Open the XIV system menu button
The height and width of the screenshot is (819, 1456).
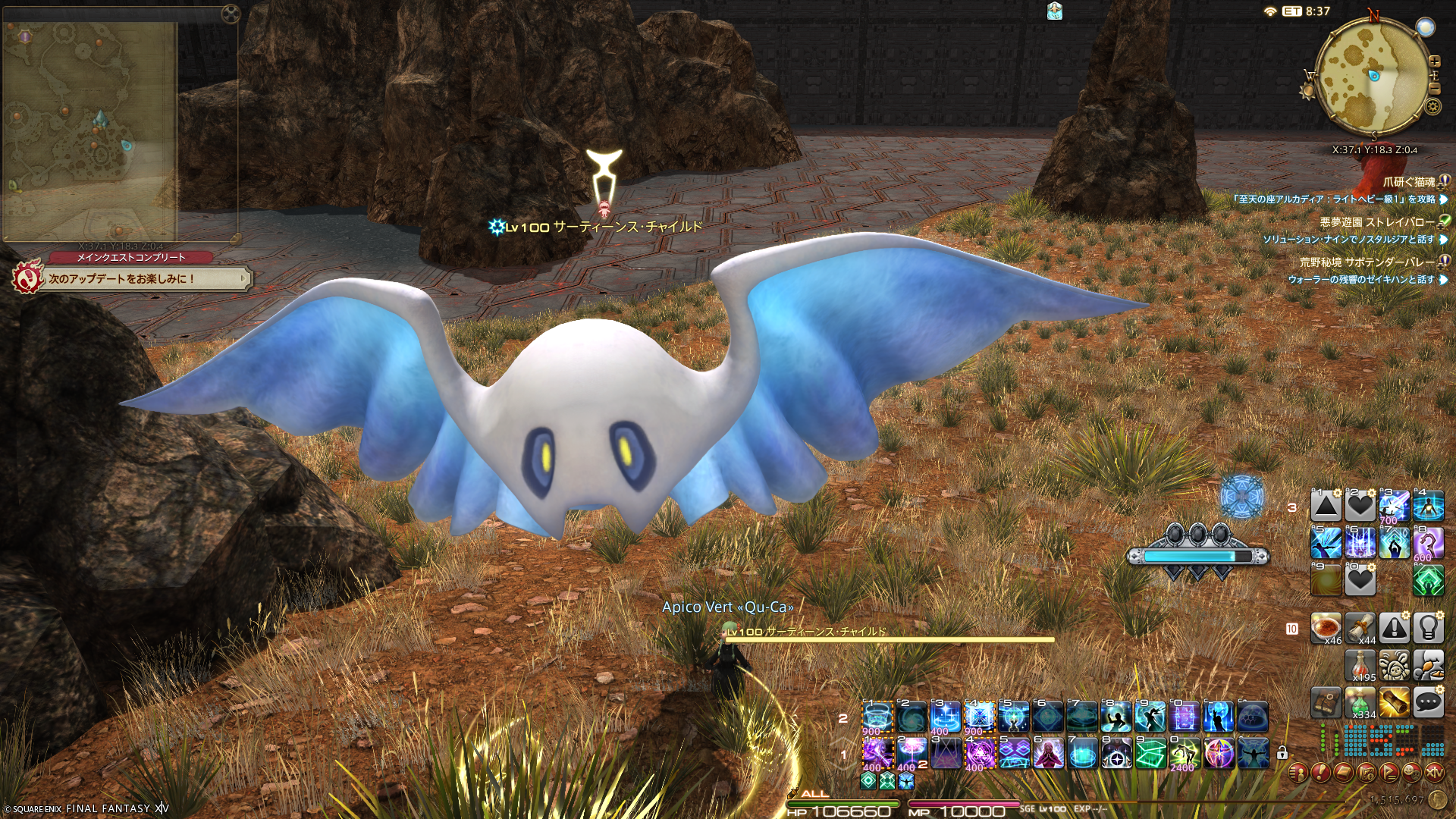(1434, 773)
